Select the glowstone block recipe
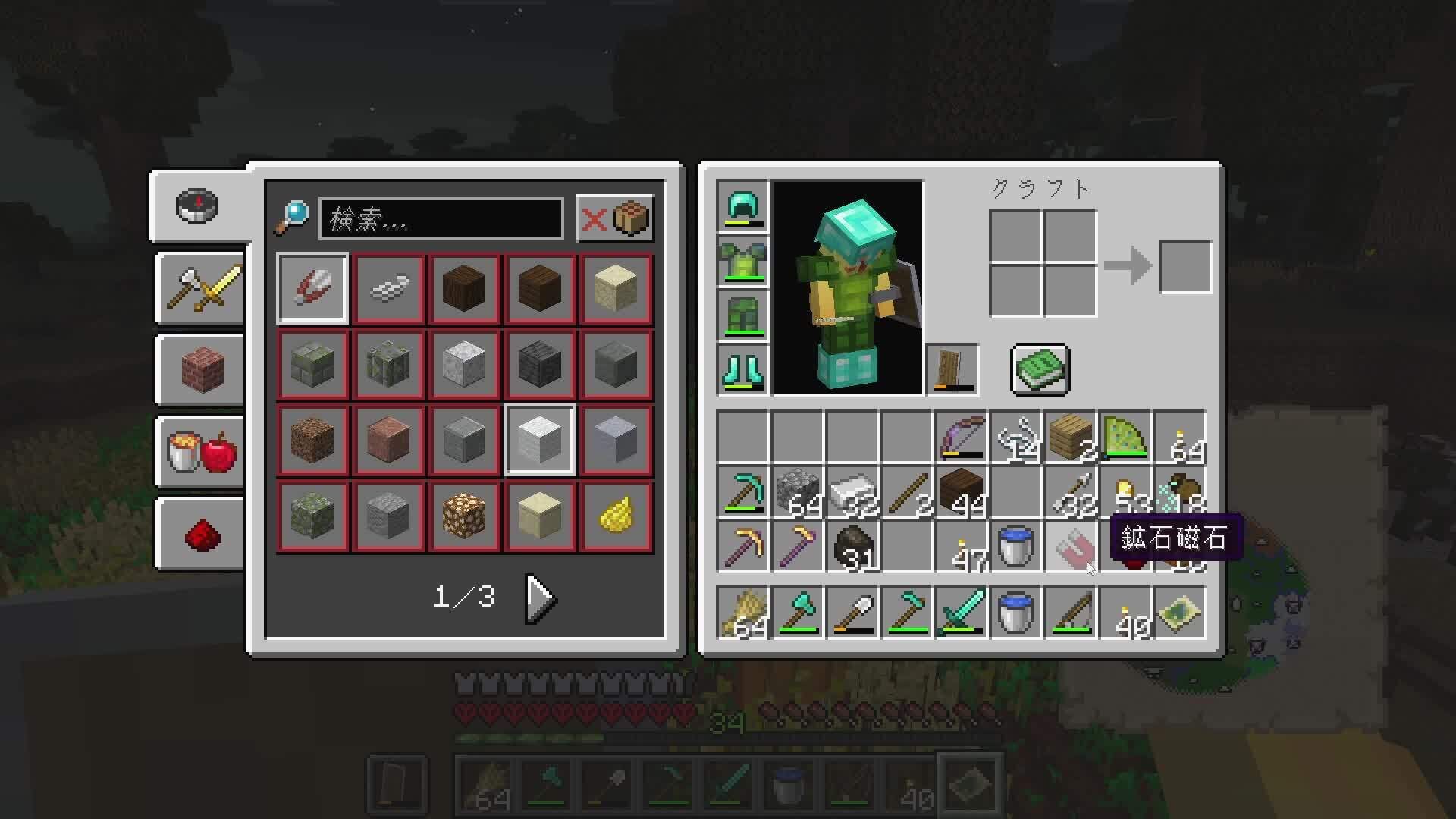Viewport: 1456px width, 819px height. 464,516
